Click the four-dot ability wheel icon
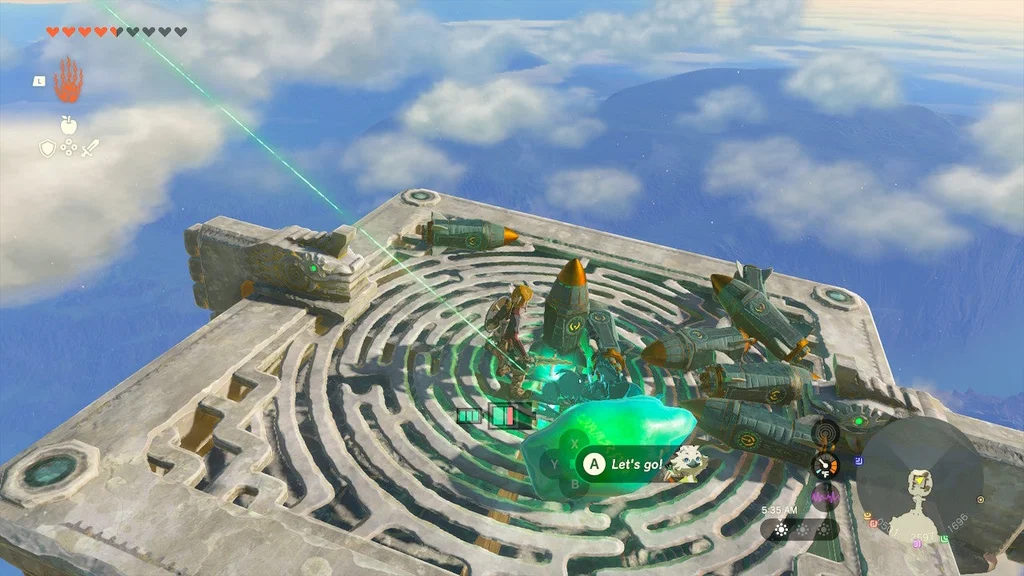1024x576 pixels. [68, 149]
